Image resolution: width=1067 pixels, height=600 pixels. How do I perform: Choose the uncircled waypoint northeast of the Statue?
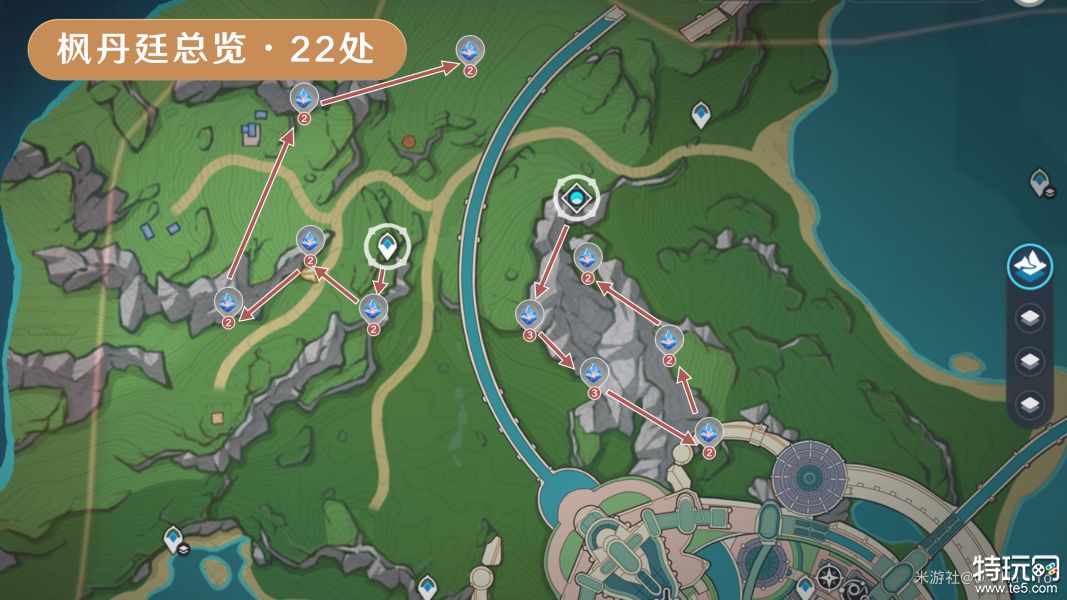tap(702, 116)
